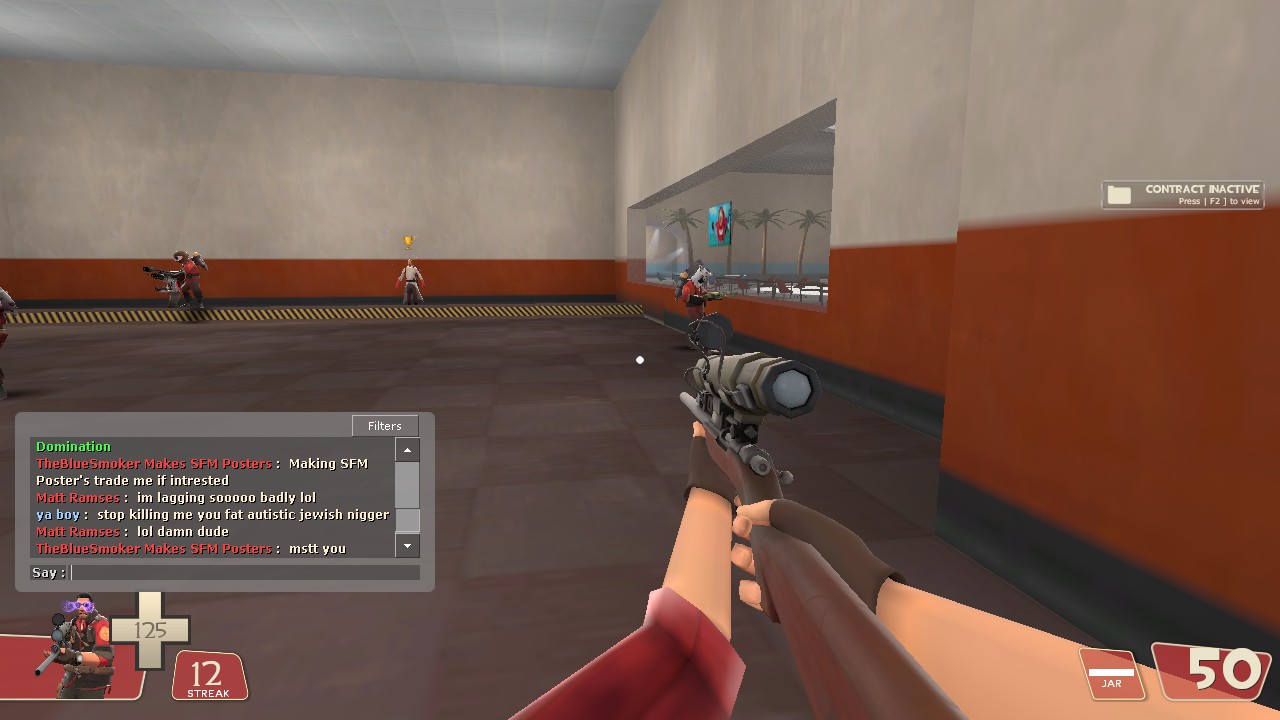
Task: Open the chat Filters menu
Action: (x=385, y=426)
